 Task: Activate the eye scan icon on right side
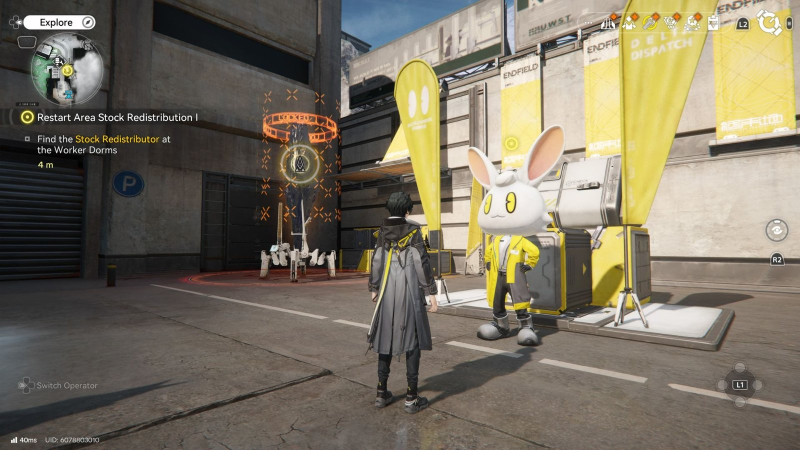coord(775,229)
